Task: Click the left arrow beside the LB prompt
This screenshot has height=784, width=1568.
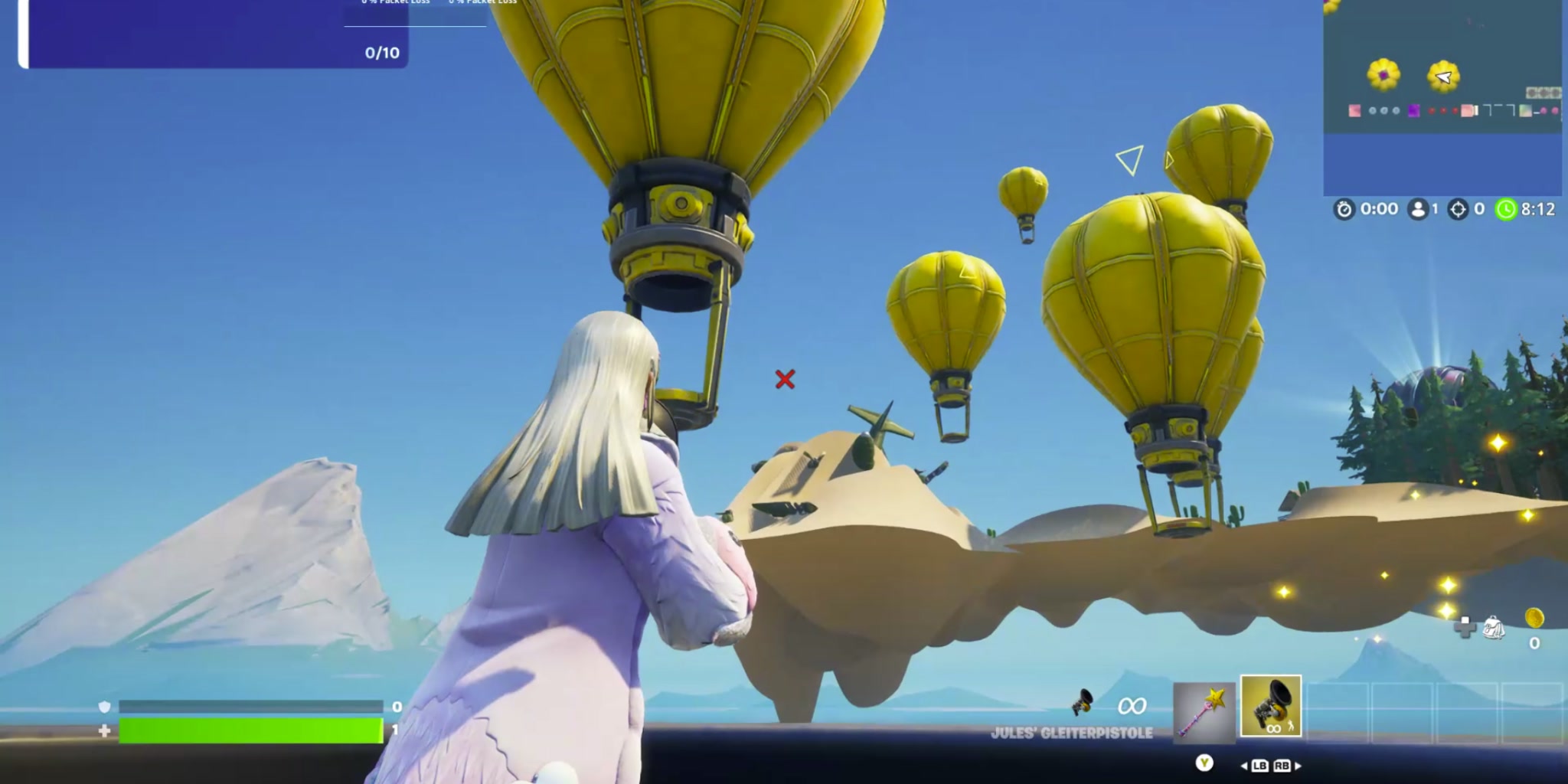Action: (1245, 766)
